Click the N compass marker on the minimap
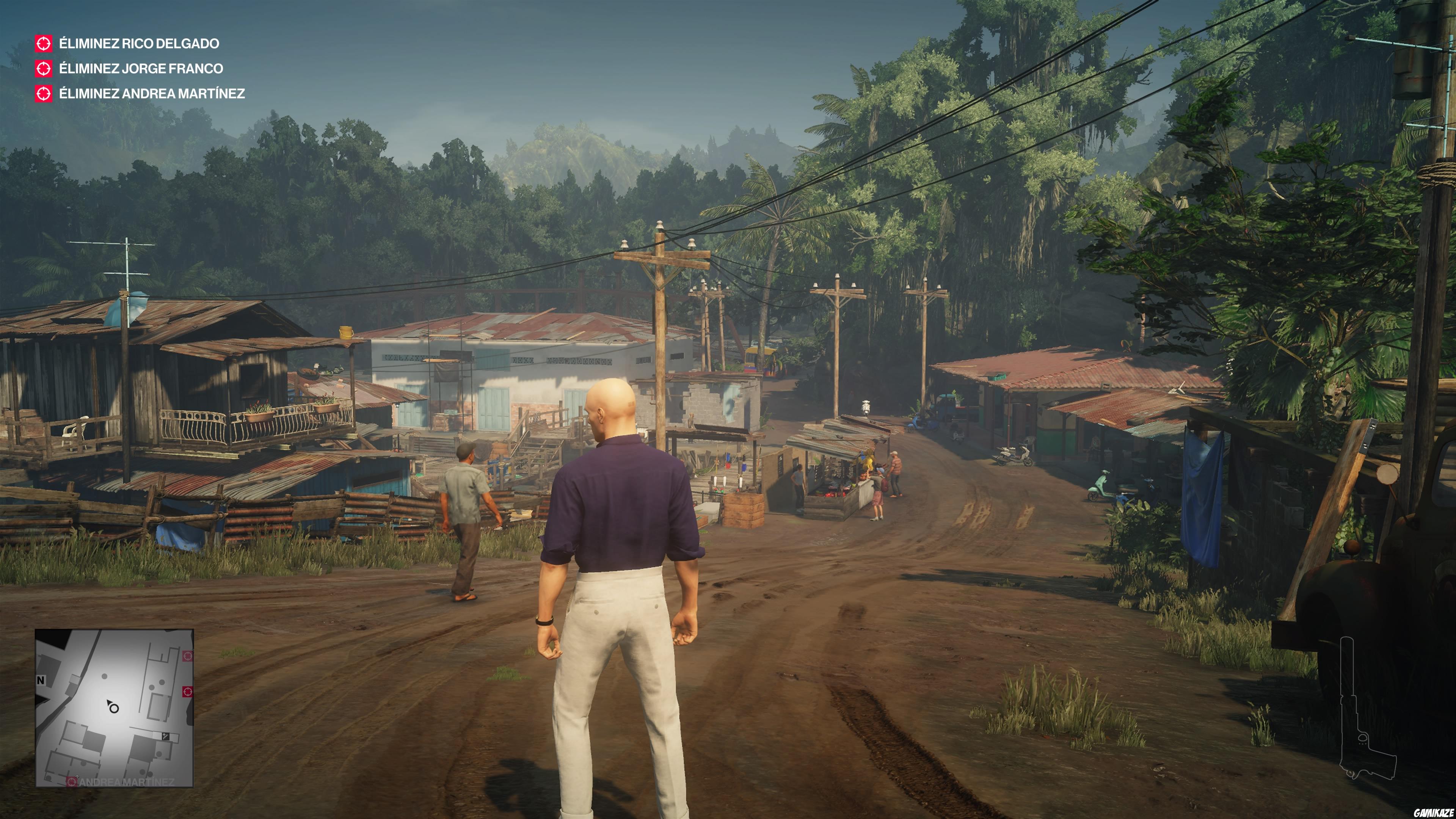Image resolution: width=1456 pixels, height=819 pixels. pos(40,680)
